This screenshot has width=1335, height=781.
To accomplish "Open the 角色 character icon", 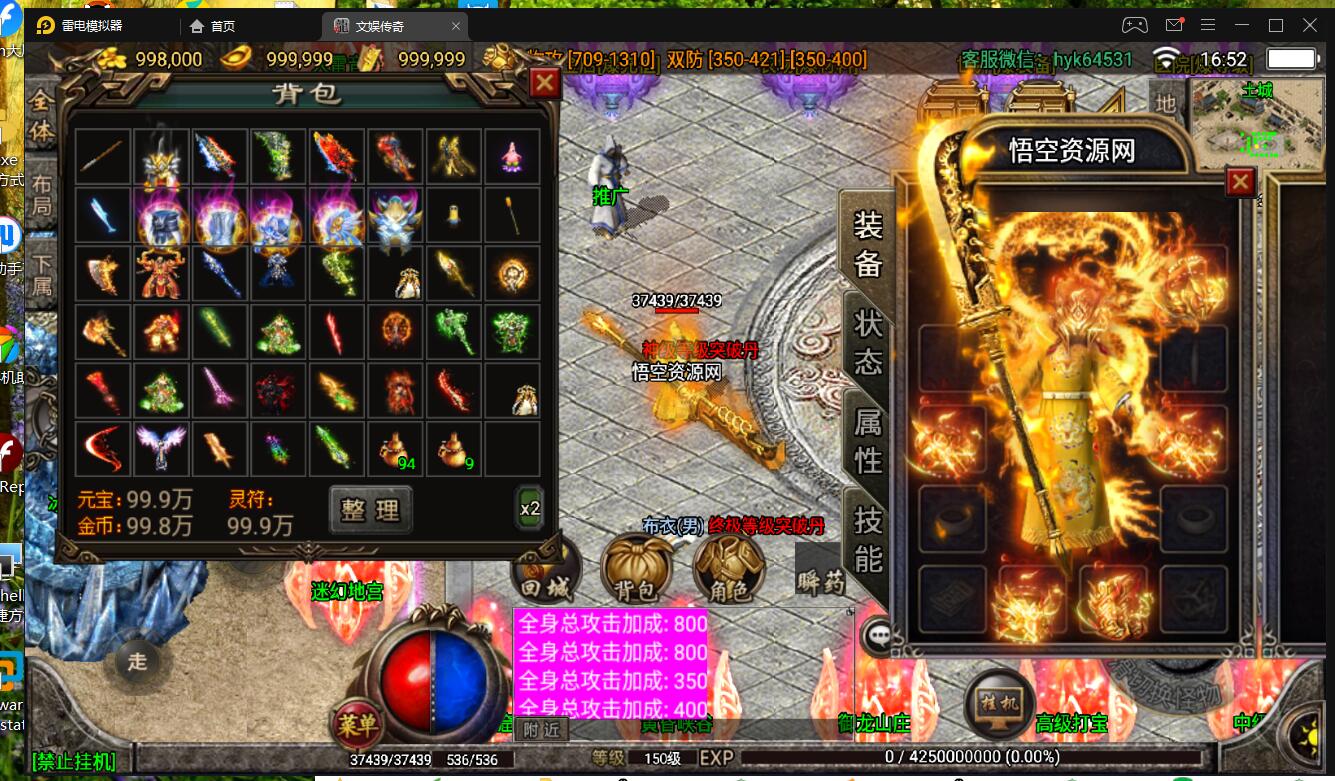I will pos(728,570).
